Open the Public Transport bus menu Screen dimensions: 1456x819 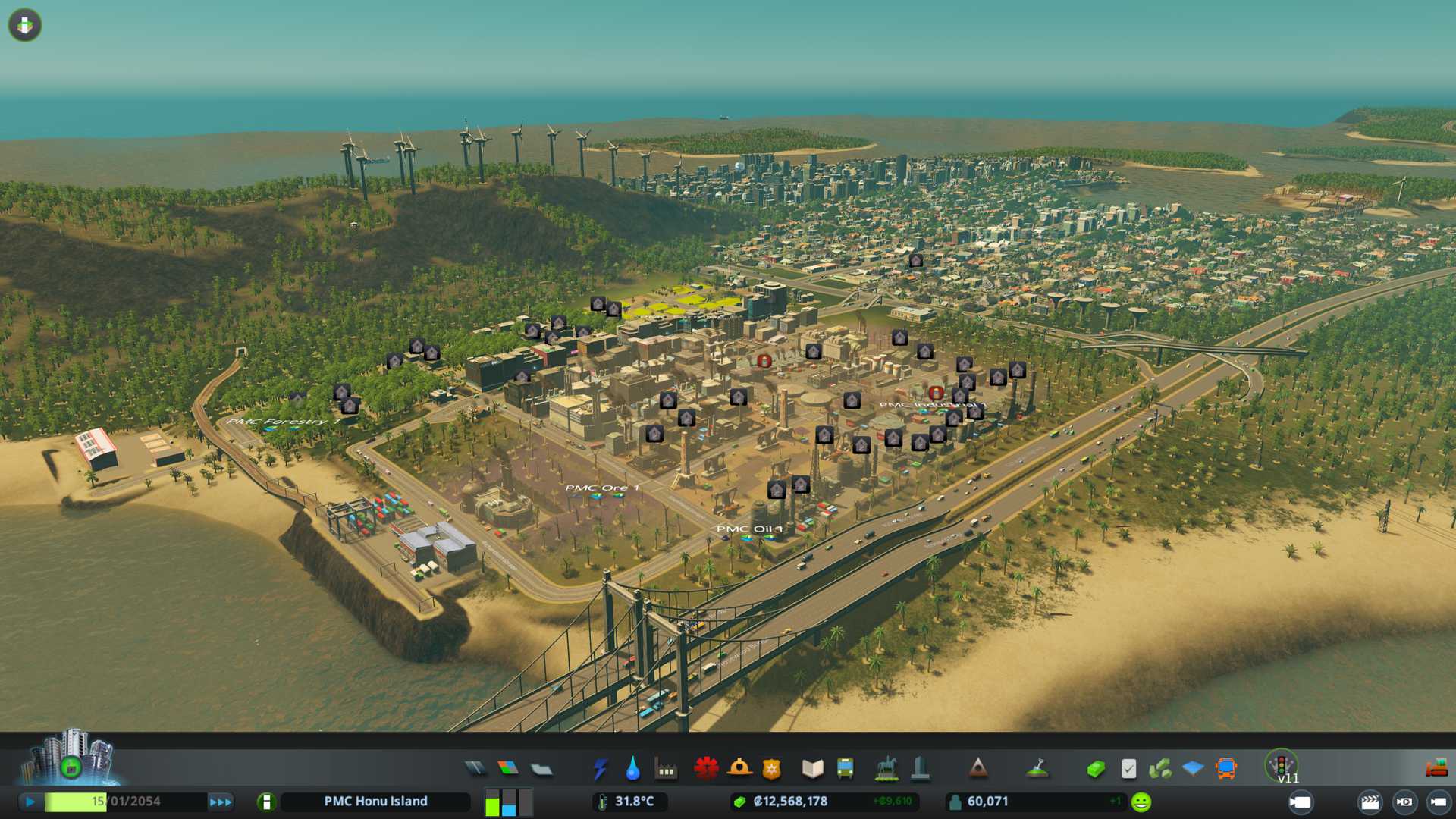845,769
